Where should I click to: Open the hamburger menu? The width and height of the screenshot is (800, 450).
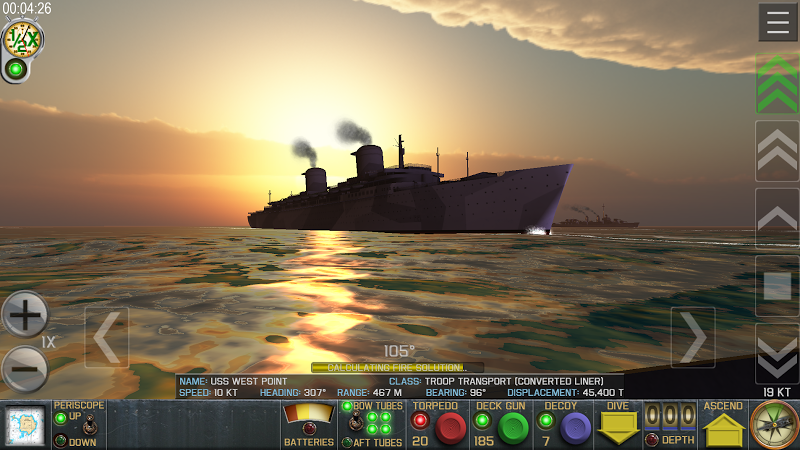(777, 22)
